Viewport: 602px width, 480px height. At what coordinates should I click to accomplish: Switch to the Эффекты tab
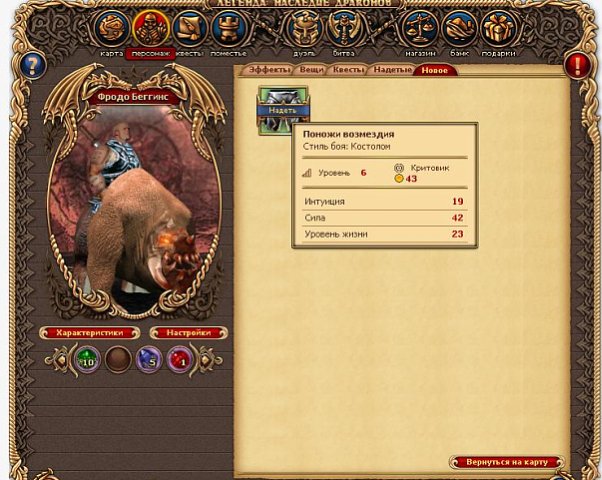pyautogui.click(x=268, y=71)
